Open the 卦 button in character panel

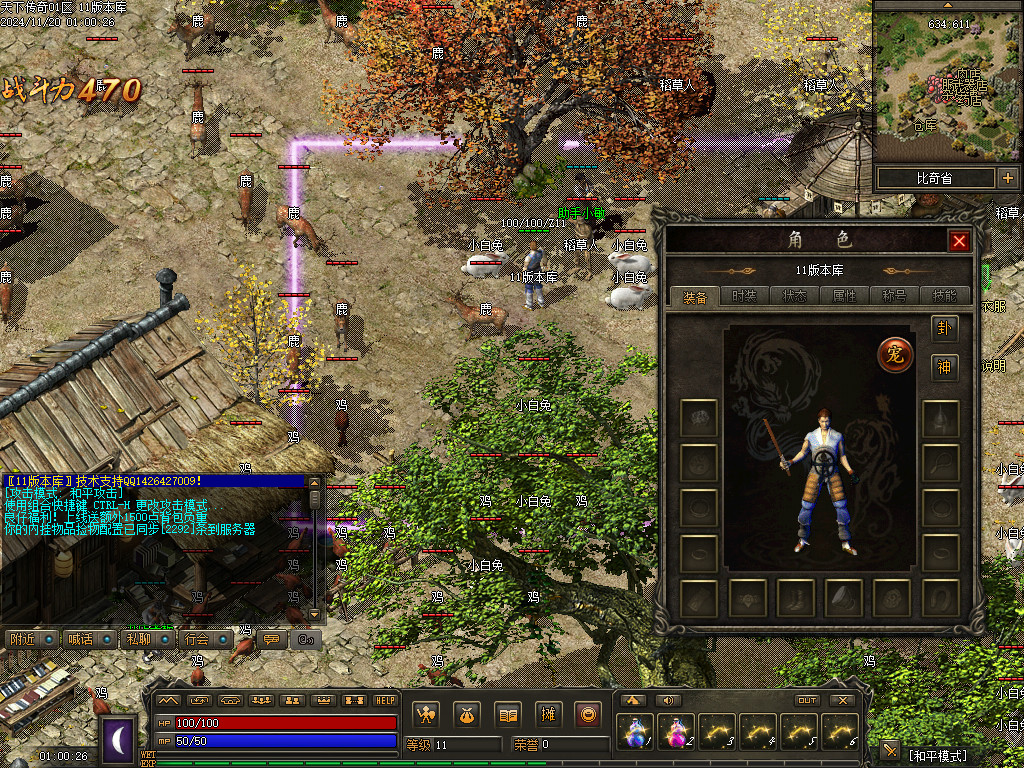[944, 328]
